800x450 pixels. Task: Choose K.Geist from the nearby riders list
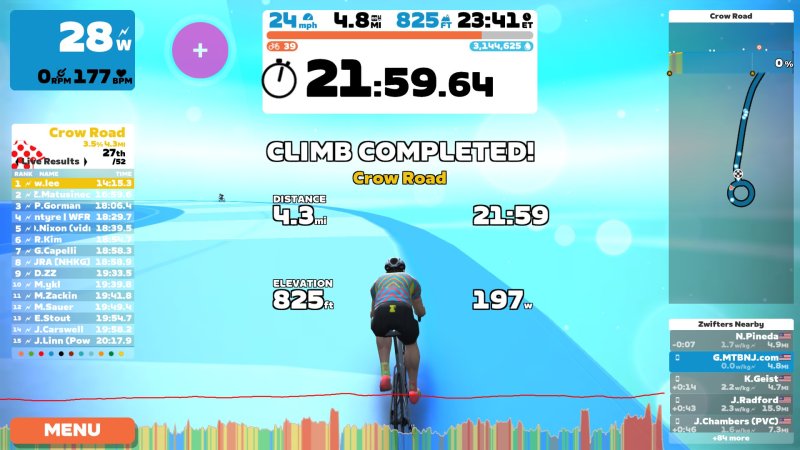pos(730,382)
